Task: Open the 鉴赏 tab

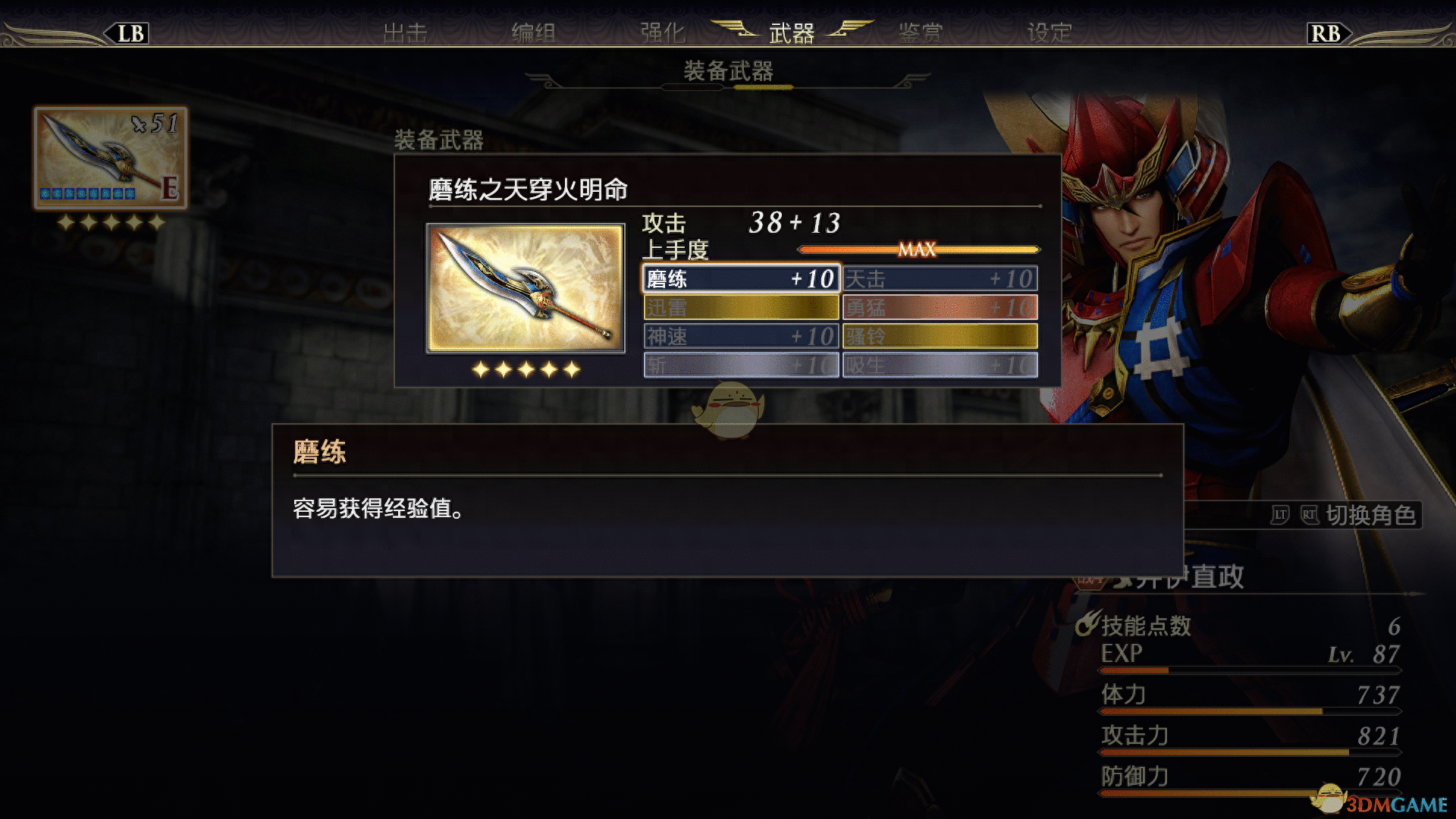Action: (x=920, y=33)
